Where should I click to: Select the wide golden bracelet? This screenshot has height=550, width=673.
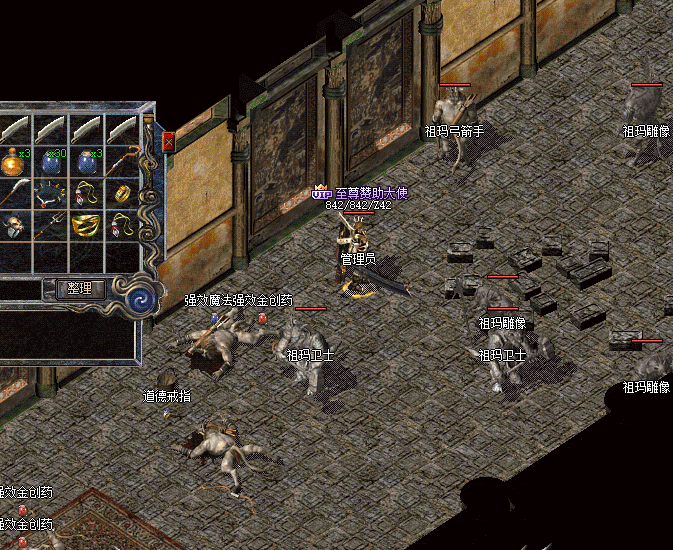(x=87, y=225)
